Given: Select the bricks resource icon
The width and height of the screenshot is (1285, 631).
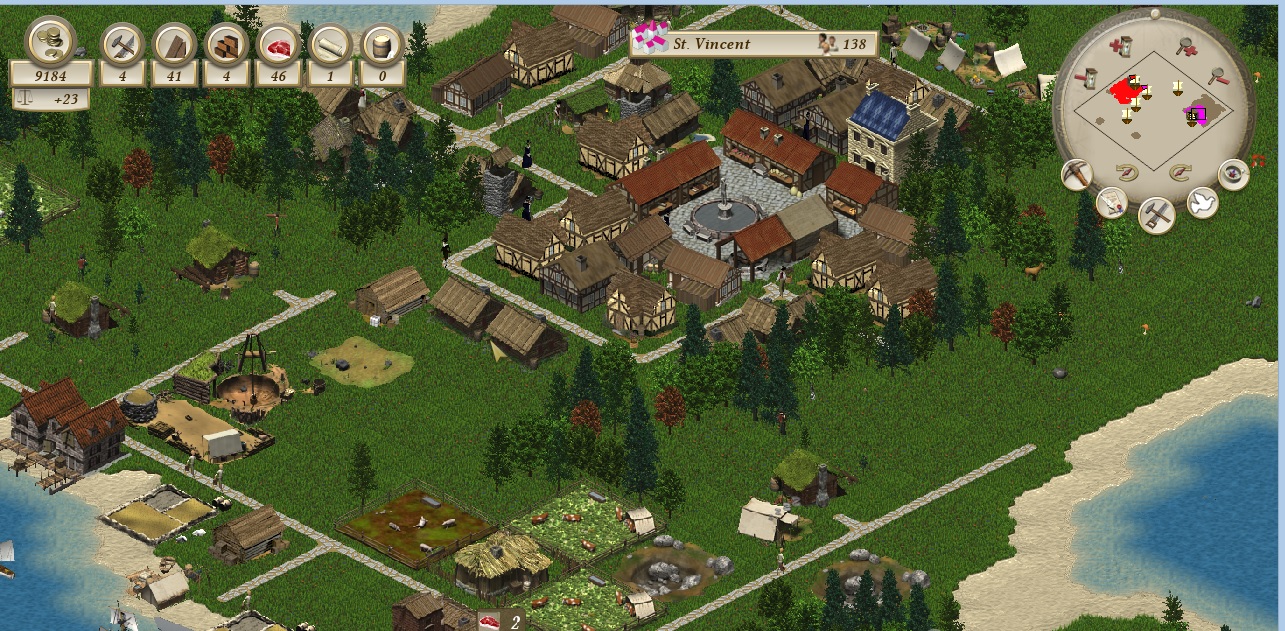Looking at the screenshot, I should 227,45.
